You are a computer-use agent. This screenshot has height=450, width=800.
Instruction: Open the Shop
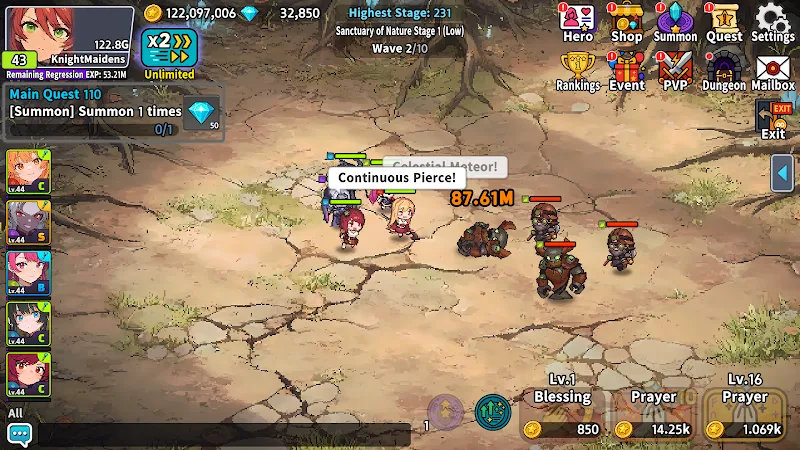[x=626, y=23]
